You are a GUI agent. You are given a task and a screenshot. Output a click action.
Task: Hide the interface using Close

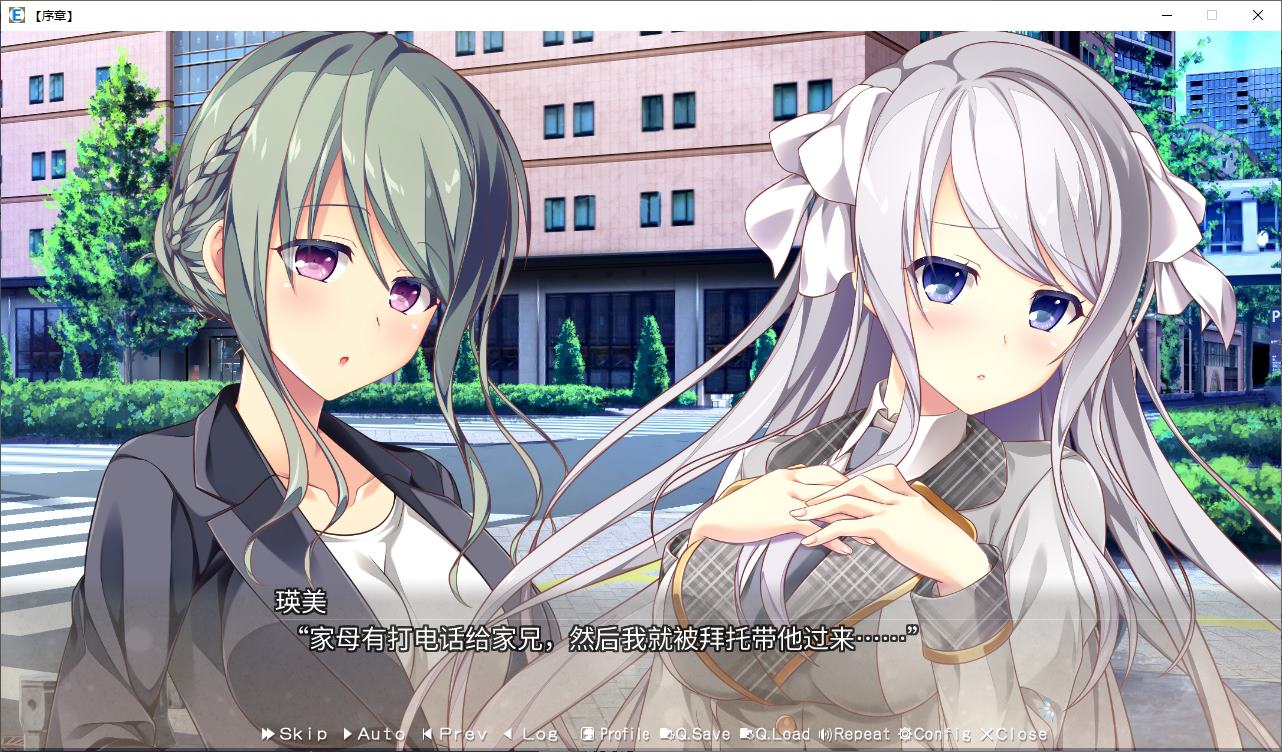tap(1010, 734)
